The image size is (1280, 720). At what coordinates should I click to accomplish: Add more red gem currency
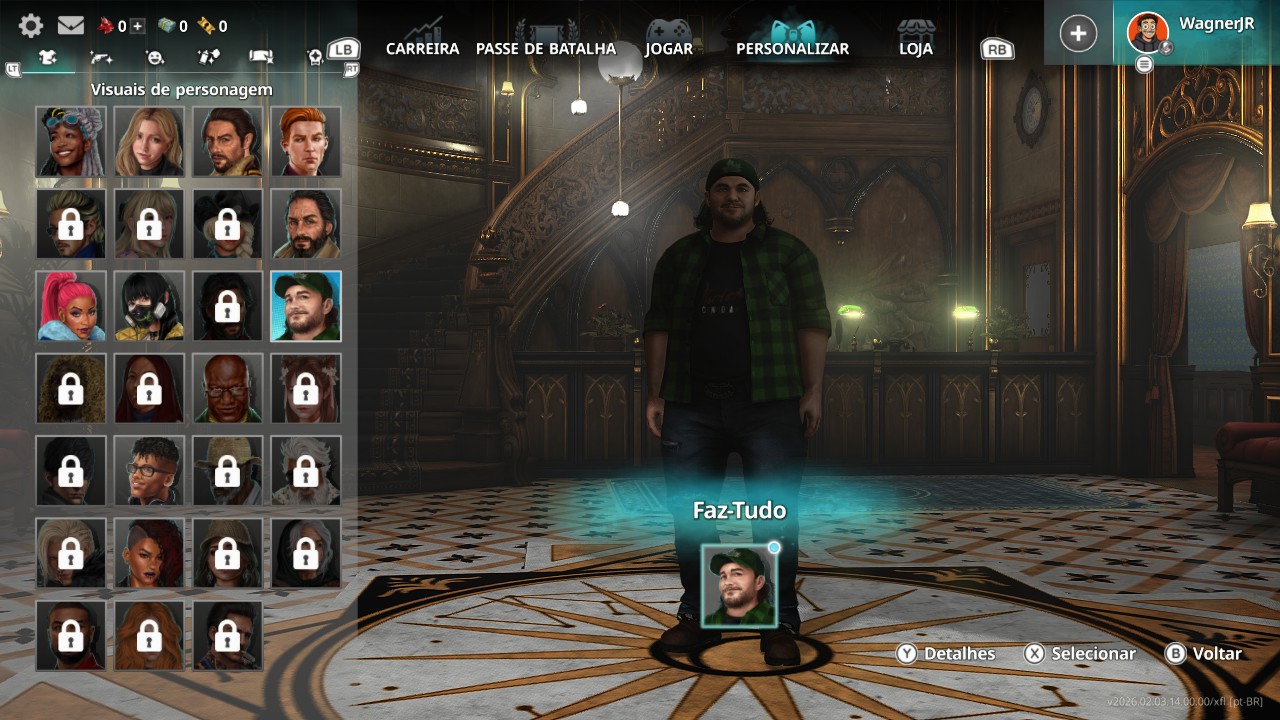[137, 26]
